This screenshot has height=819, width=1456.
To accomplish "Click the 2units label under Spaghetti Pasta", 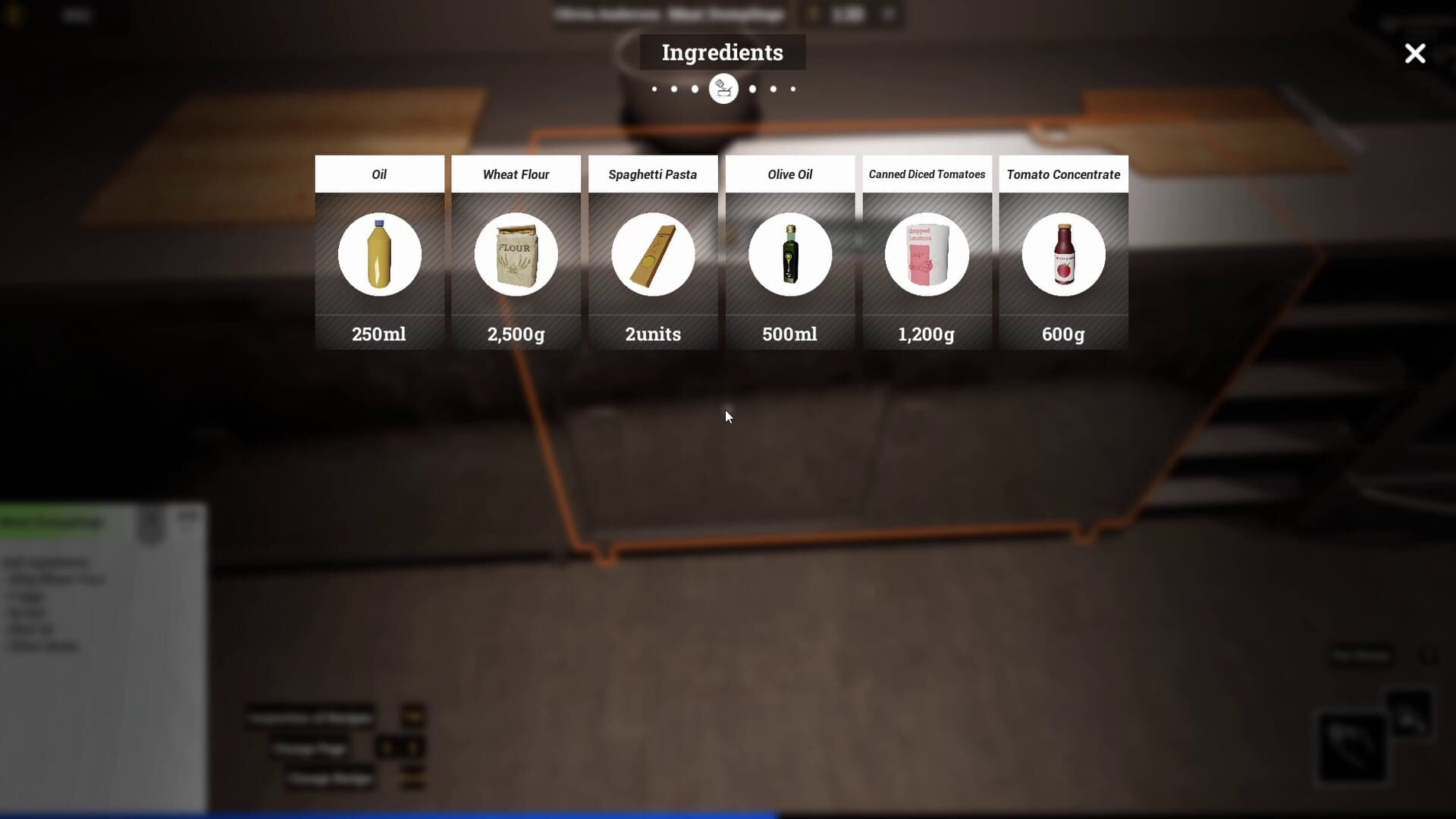I will [653, 334].
